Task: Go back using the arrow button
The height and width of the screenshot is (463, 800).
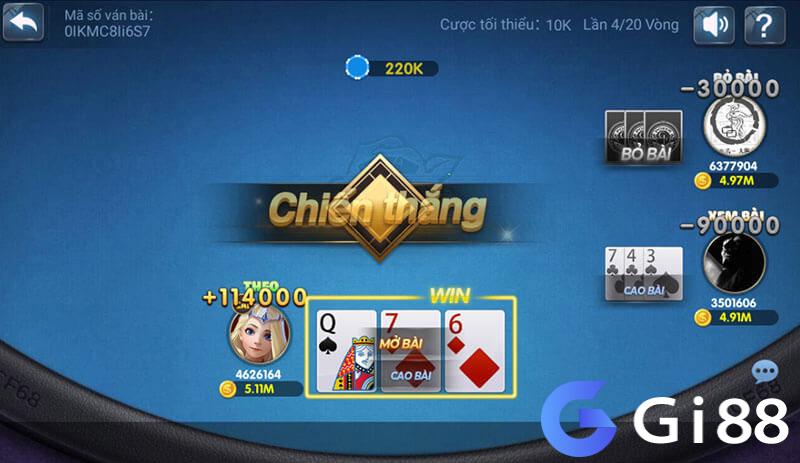Action: tap(23, 23)
